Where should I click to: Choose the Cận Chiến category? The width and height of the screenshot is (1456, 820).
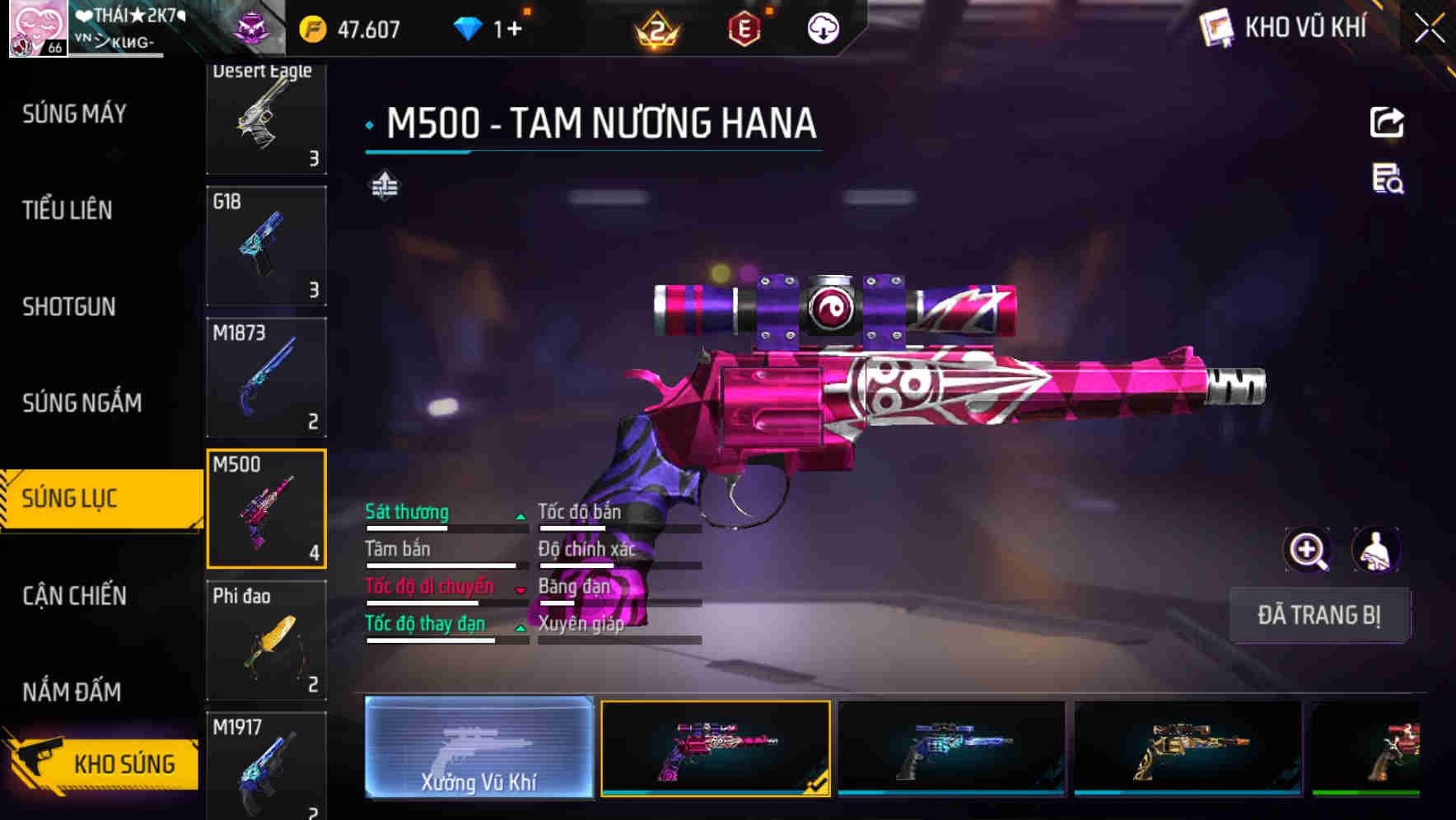[75, 595]
